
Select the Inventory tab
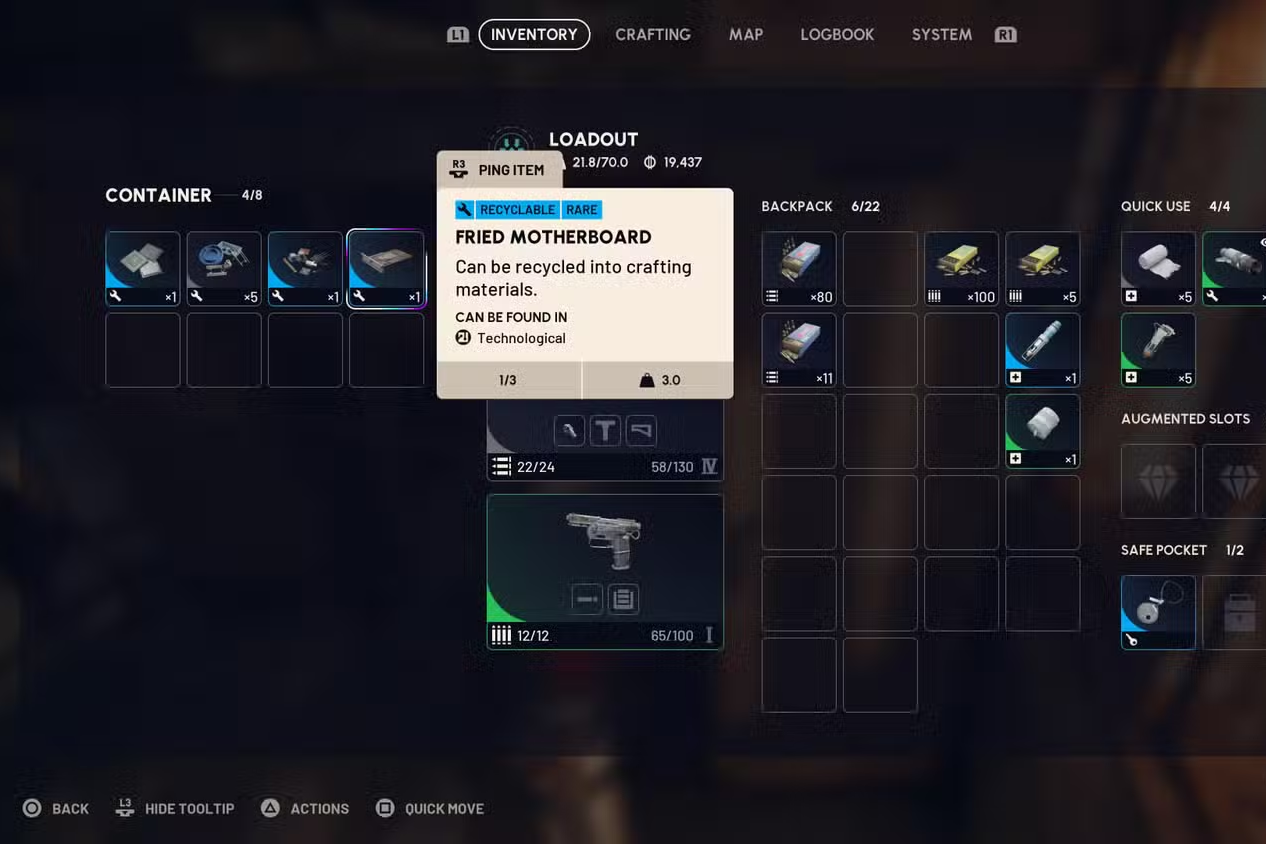[534, 35]
